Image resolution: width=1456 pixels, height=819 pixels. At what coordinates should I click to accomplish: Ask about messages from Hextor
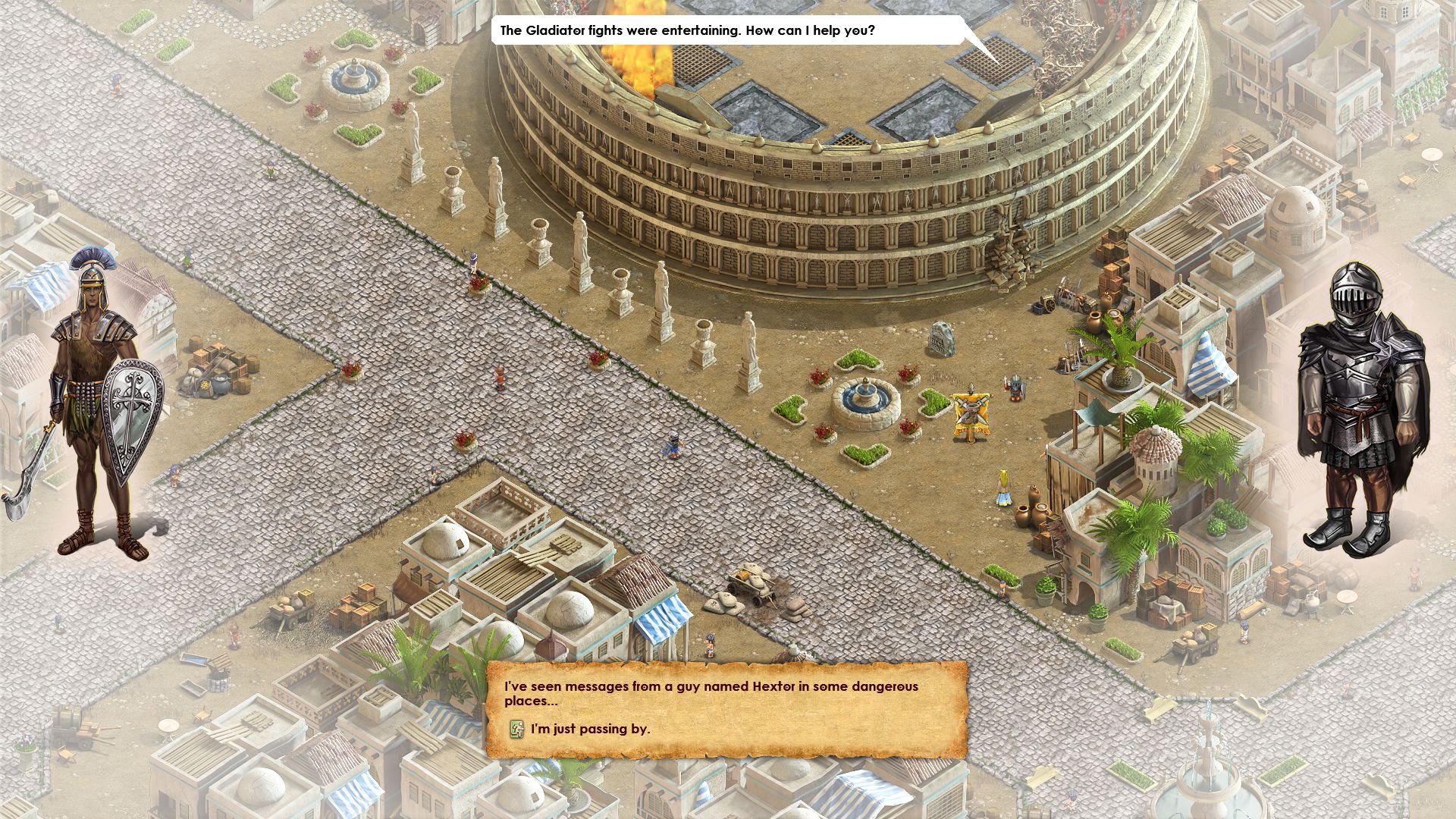(x=711, y=693)
